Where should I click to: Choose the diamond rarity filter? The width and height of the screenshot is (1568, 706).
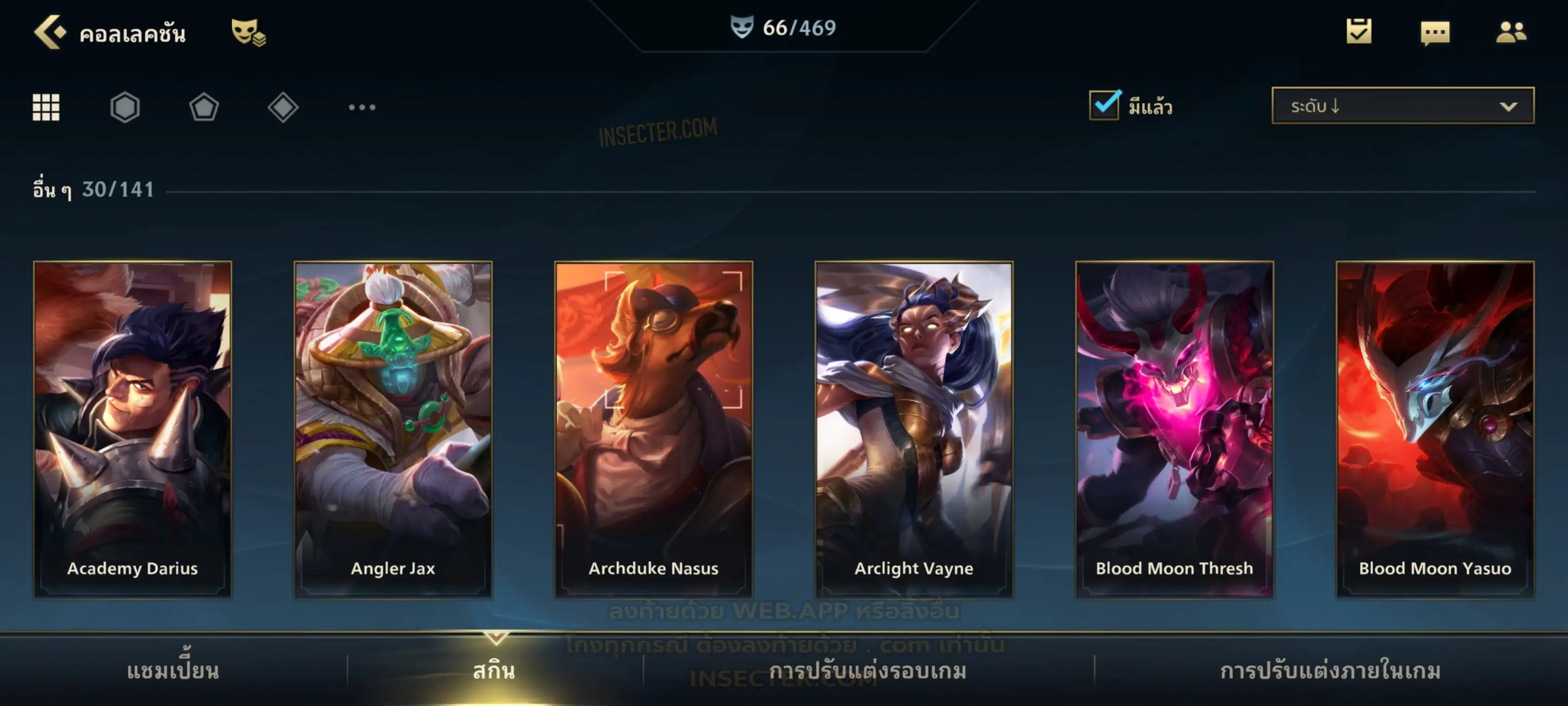[283, 107]
